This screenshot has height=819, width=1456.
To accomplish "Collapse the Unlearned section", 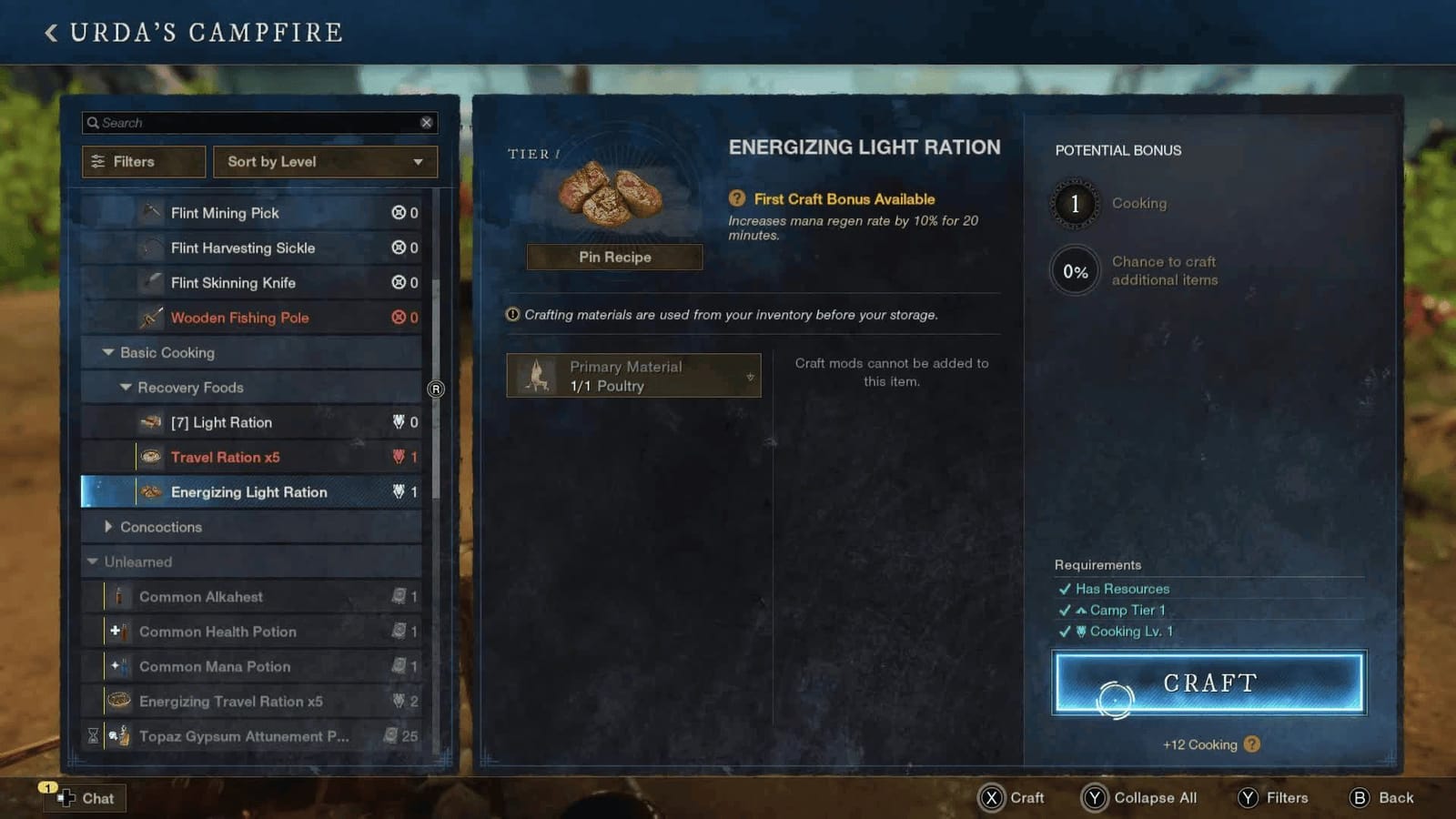I will [x=91, y=561].
